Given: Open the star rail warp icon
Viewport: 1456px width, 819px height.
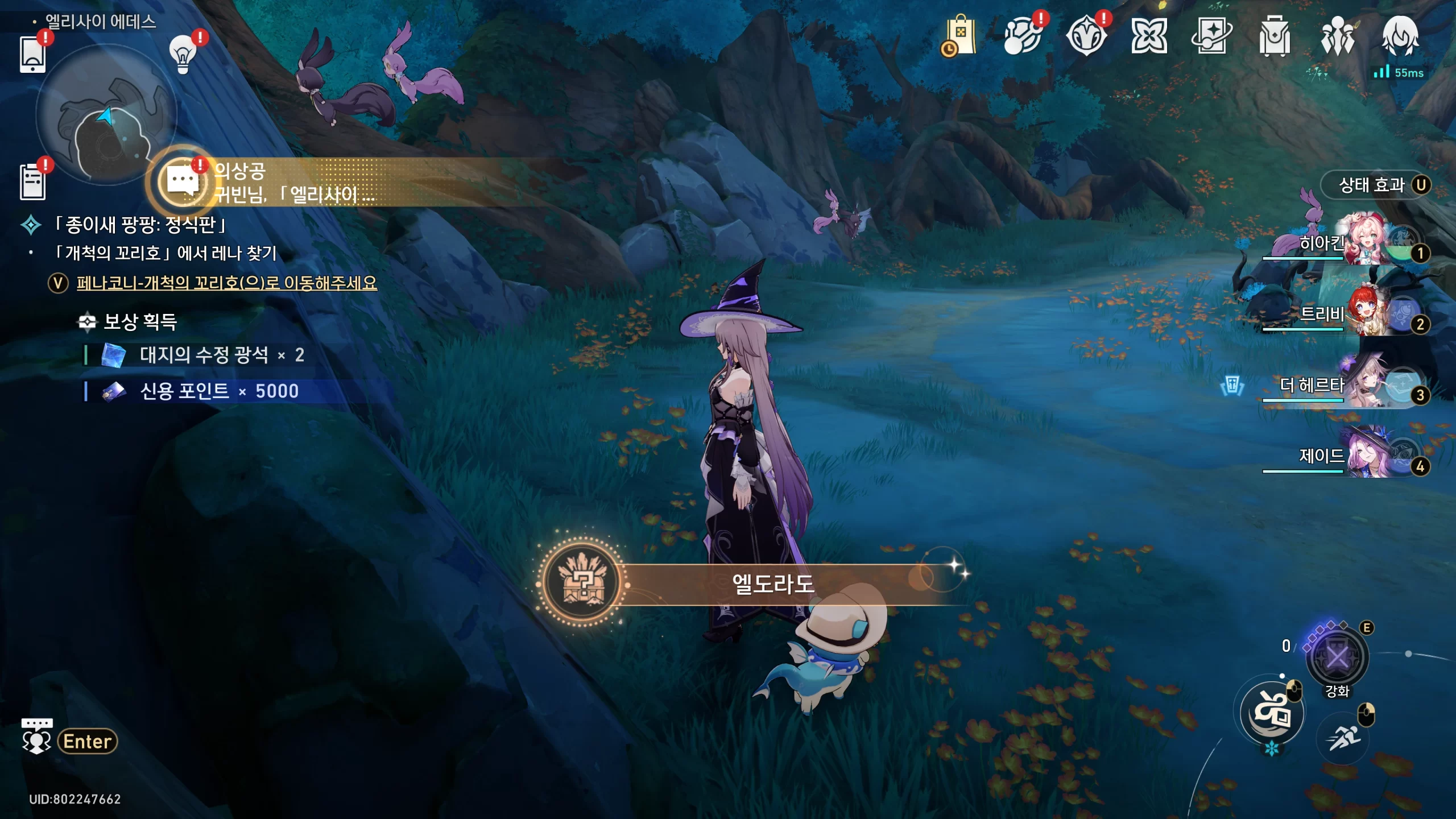Looking at the screenshot, I should click(1022, 36).
